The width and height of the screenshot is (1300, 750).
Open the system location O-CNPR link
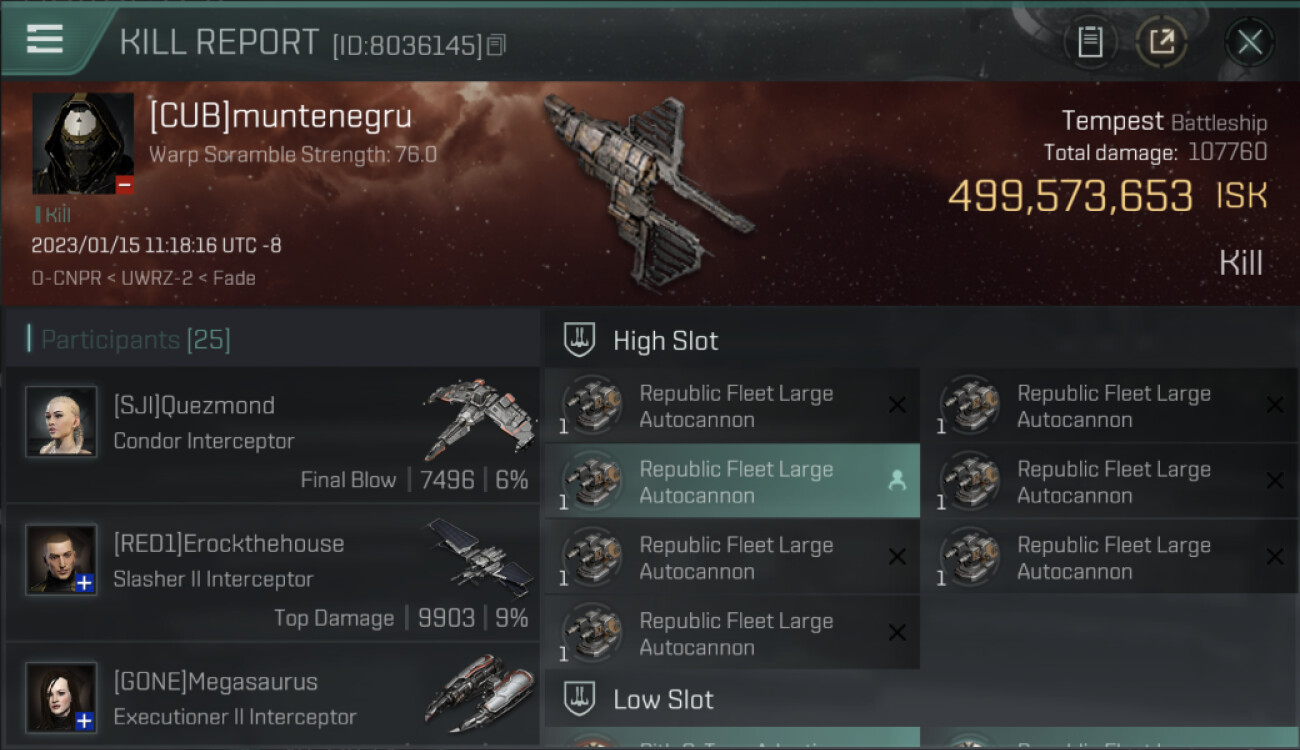[x=66, y=278]
